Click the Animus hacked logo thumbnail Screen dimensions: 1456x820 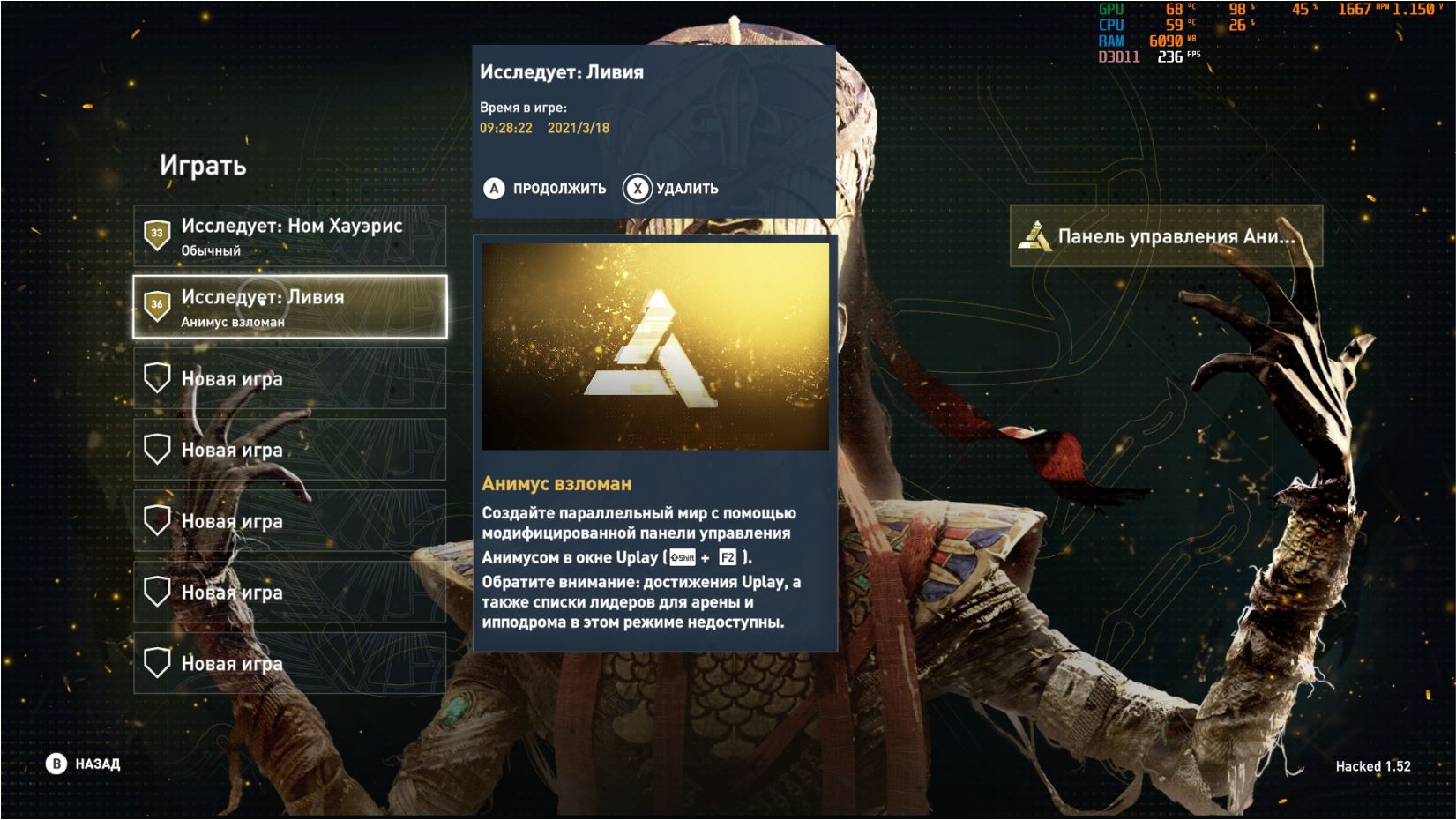tap(654, 347)
